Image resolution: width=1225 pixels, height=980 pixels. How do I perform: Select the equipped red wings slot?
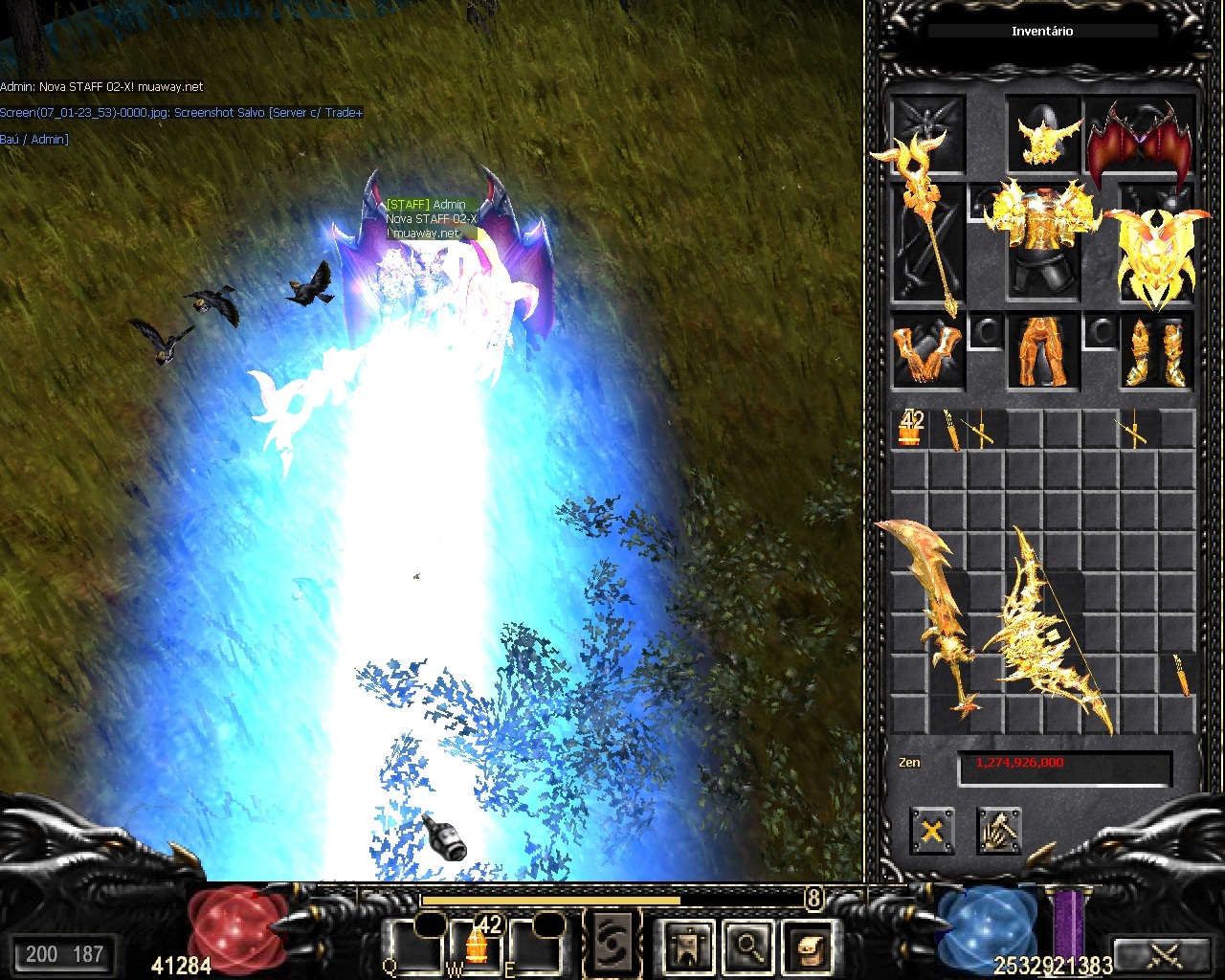(1141, 139)
